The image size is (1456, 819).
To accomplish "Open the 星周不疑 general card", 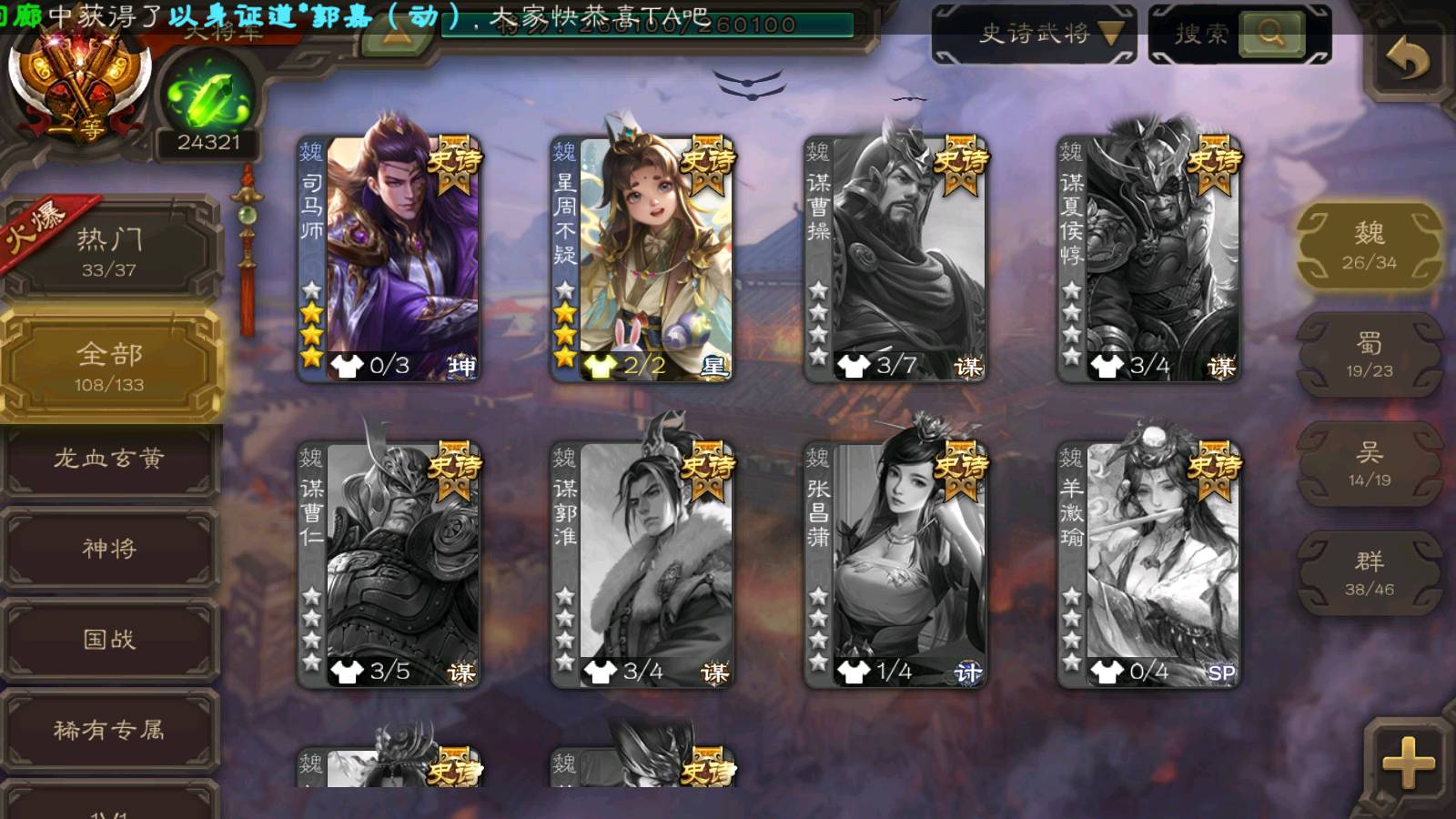I will (x=642, y=258).
